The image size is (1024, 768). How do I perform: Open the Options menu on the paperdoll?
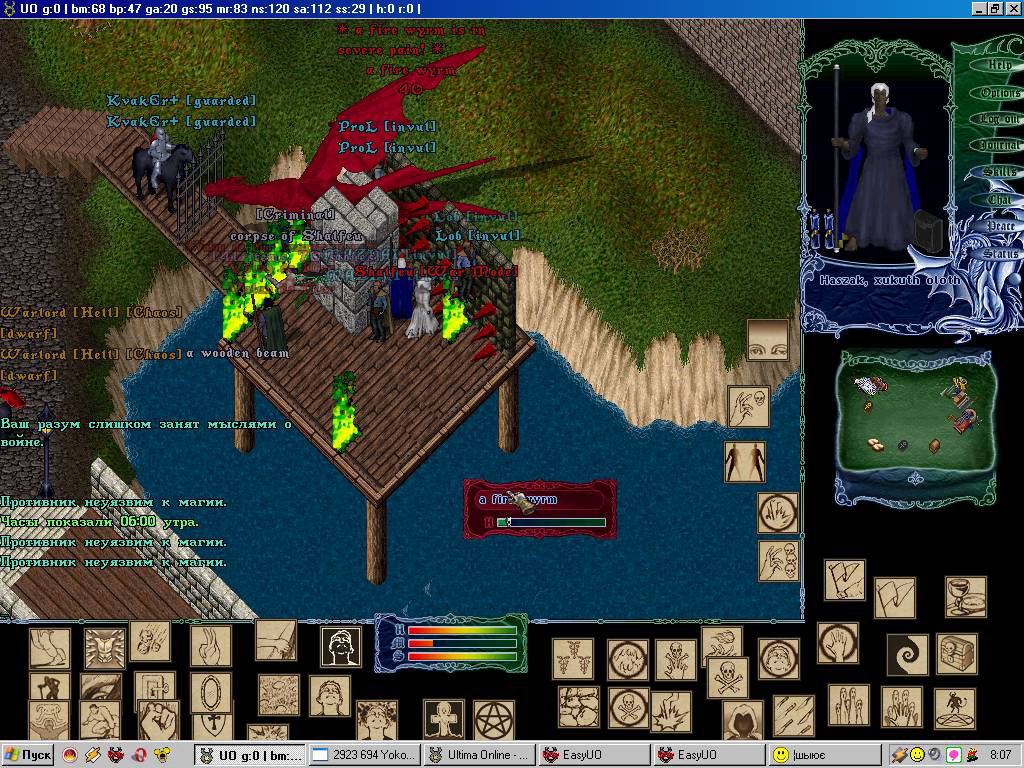click(999, 92)
